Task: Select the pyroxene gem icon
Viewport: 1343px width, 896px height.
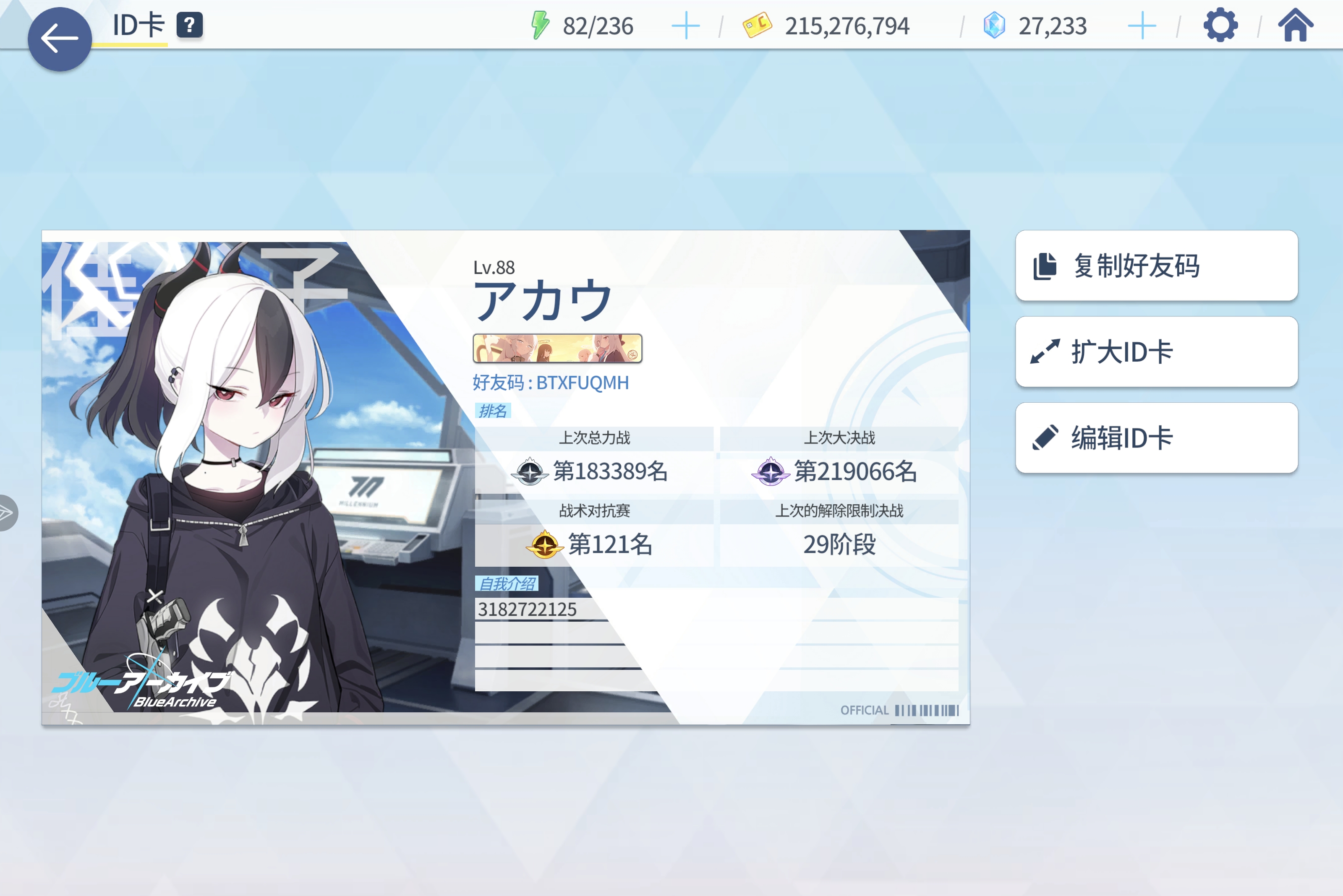Action: [x=995, y=25]
